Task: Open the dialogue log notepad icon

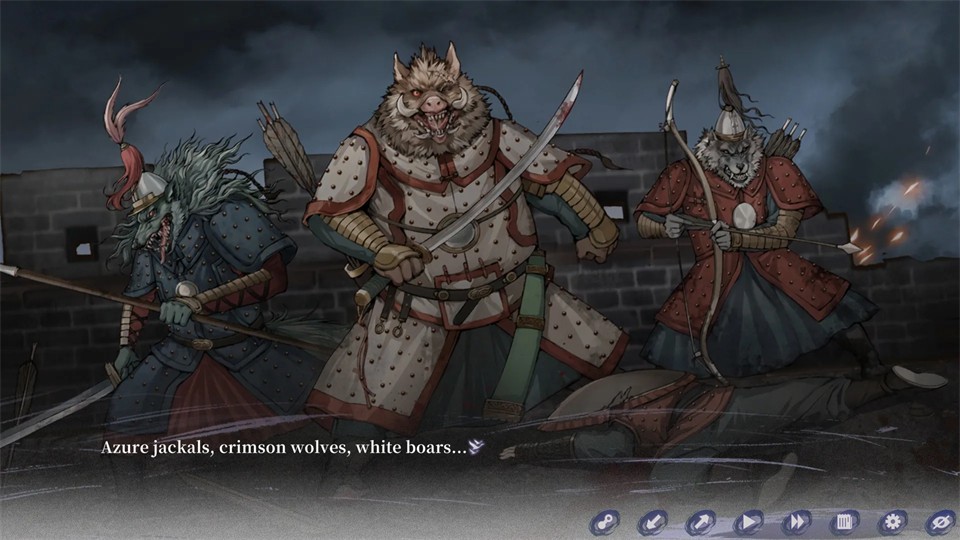Action: (x=845, y=521)
